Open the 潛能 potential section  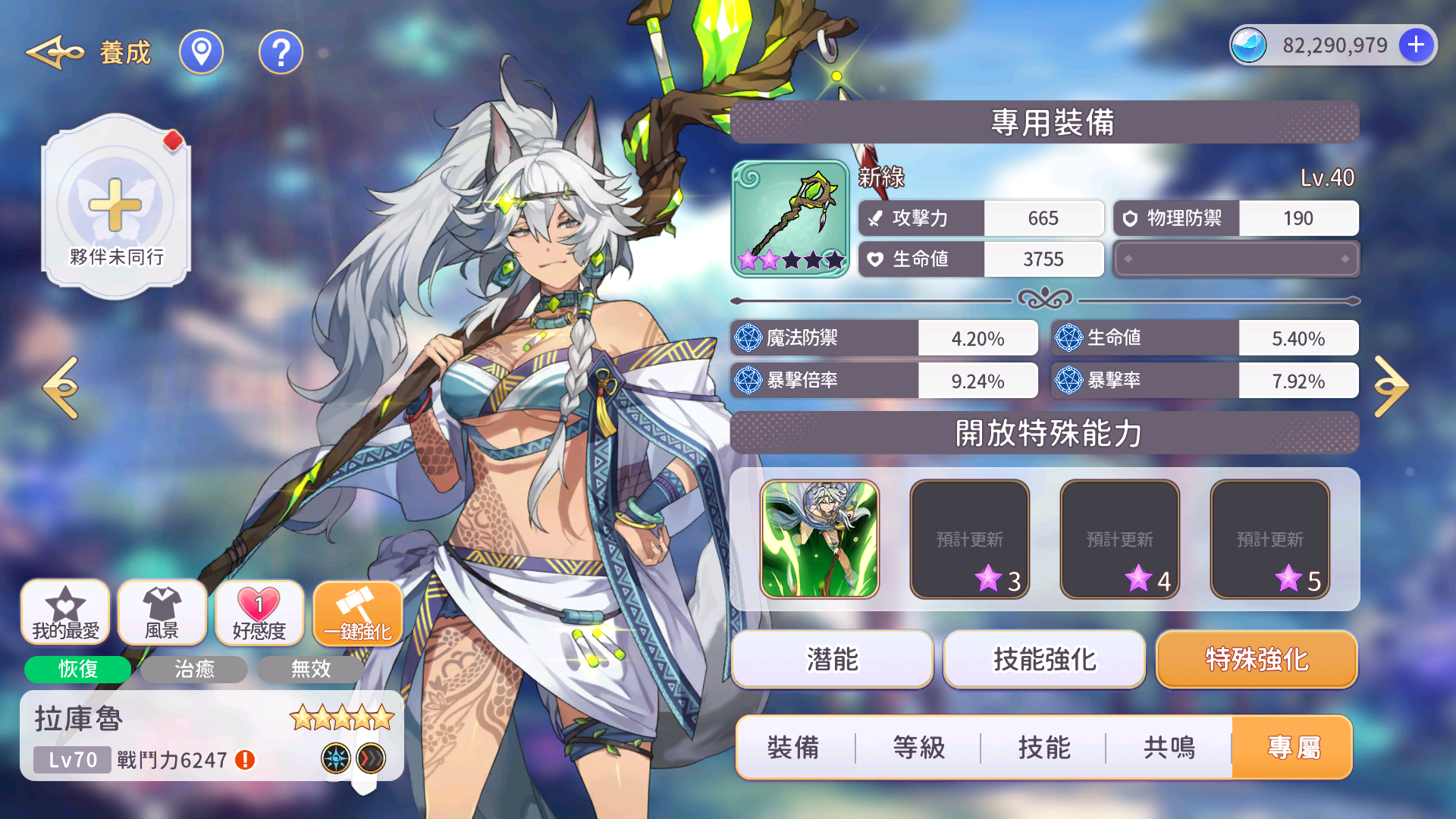(x=832, y=659)
